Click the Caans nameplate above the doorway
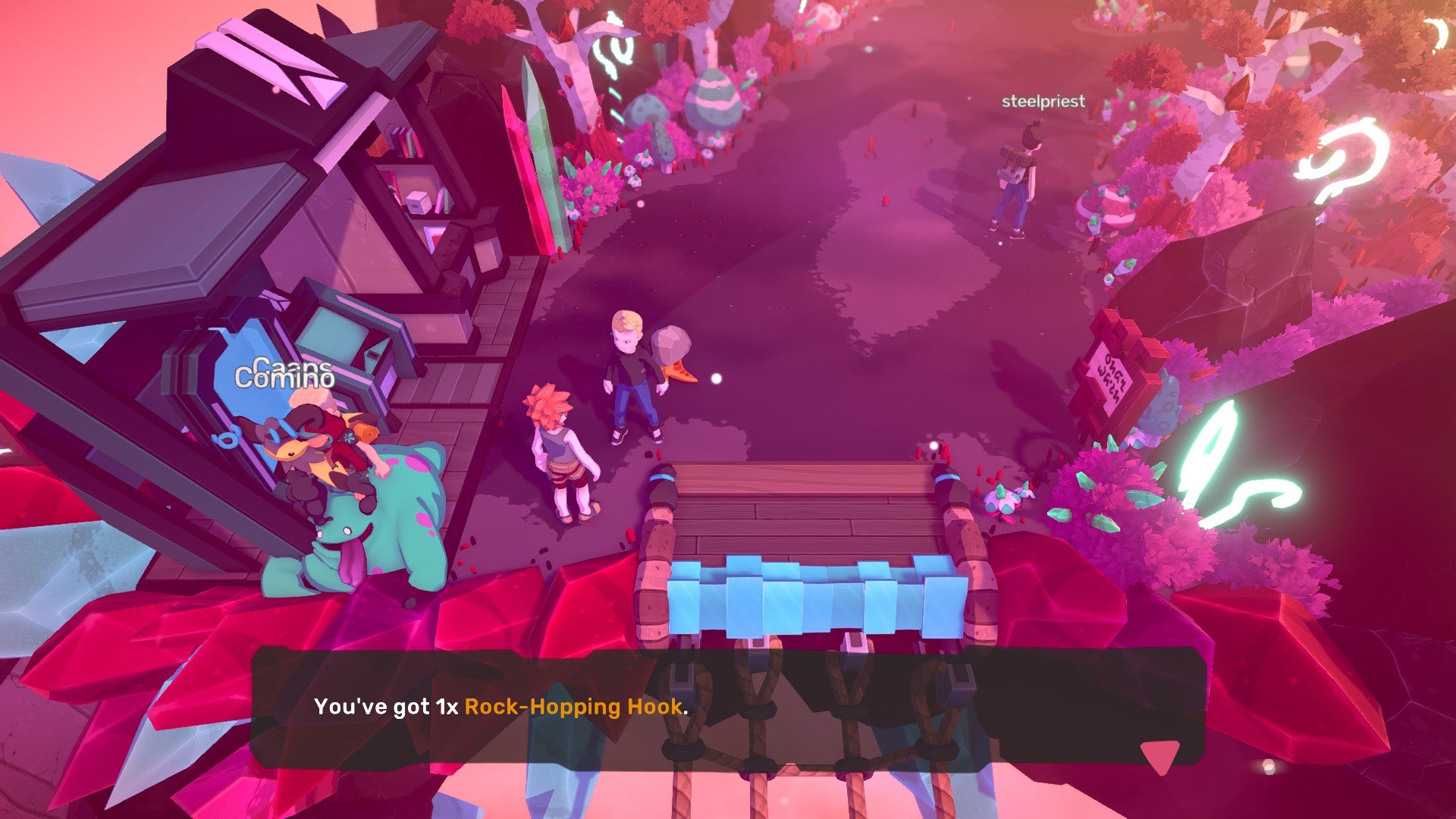Image resolution: width=1456 pixels, height=819 pixels. [x=290, y=366]
